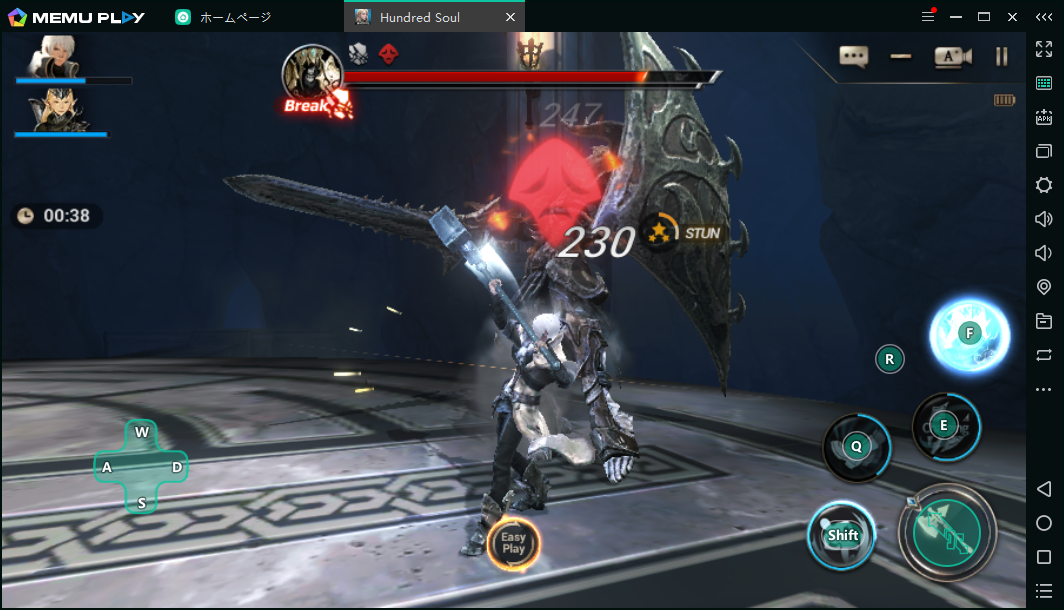This screenshot has width=1064, height=610.
Task: Switch to the ホームページ tab
Action: pyautogui.click(x=235, y=17)
